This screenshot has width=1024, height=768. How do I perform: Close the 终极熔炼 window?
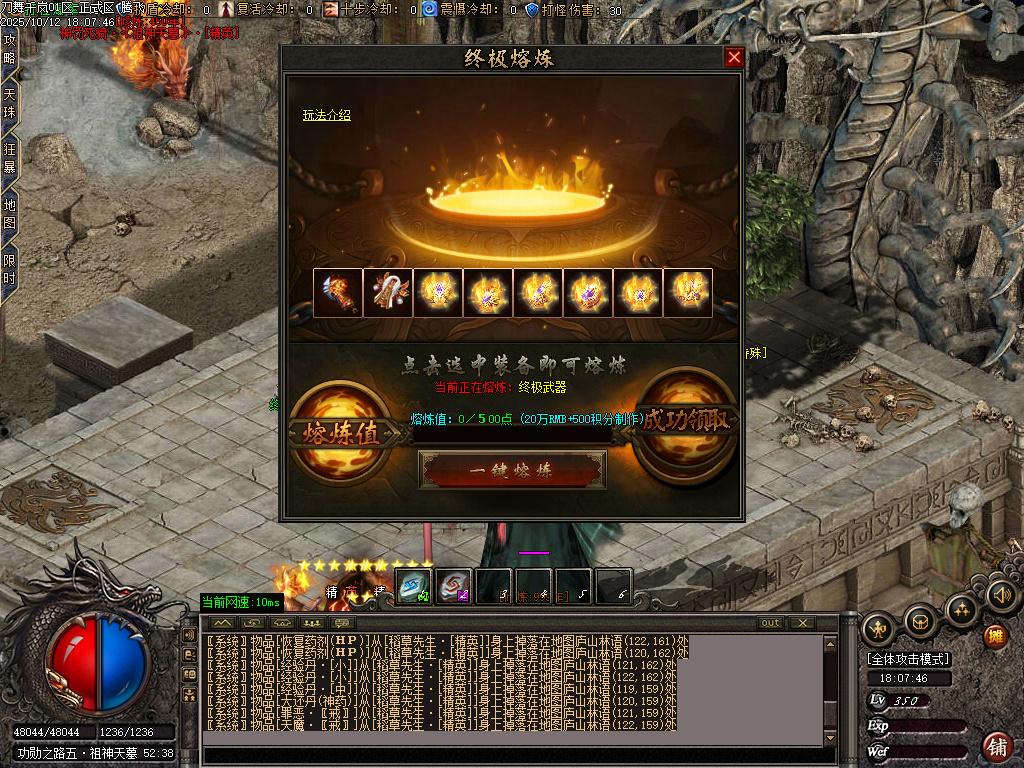point(734,58)
